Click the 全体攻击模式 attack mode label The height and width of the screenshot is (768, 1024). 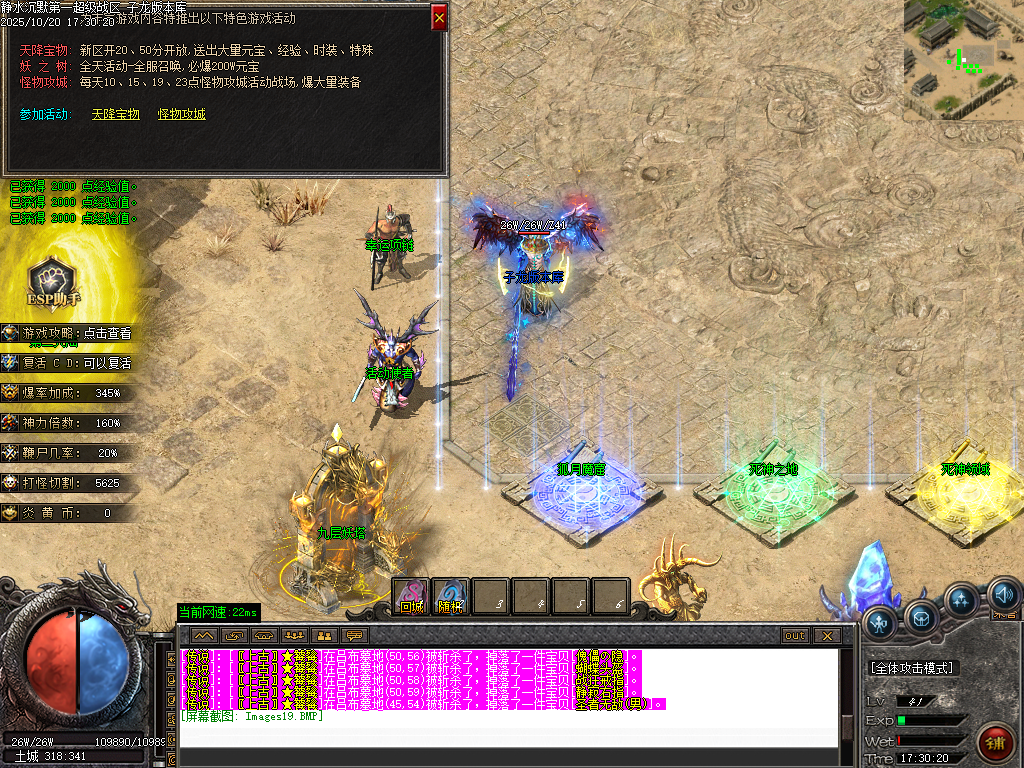pyautogui.click(x=911, y=667)
